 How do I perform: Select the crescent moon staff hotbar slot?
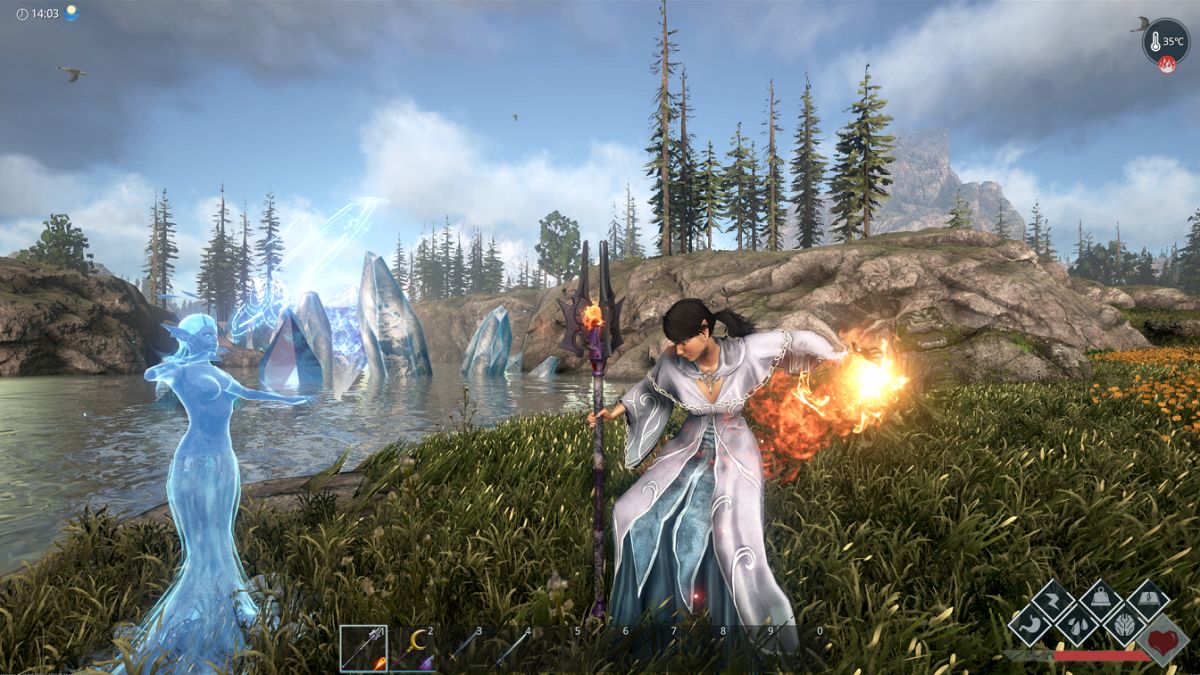click(412, 649)
